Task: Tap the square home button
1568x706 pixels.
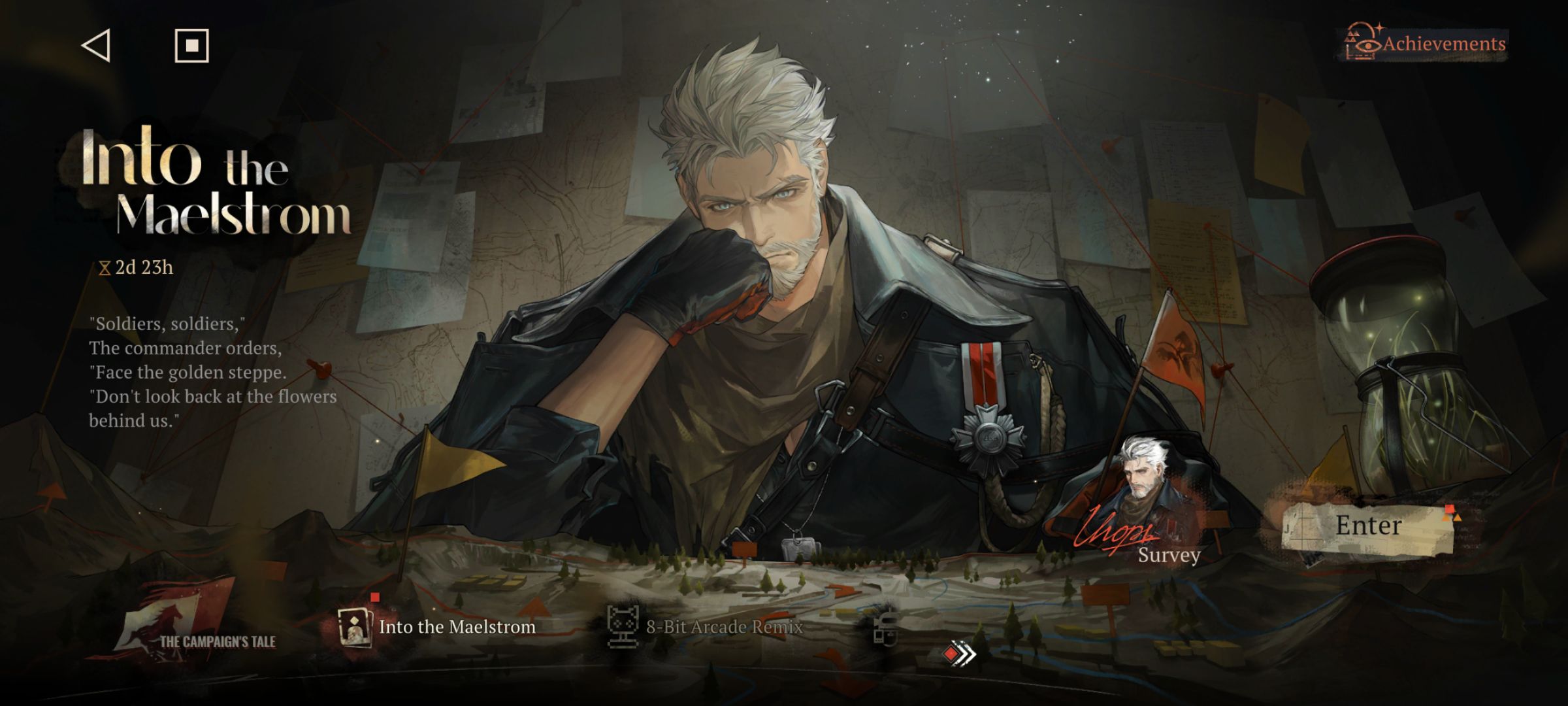Action: 191,46
